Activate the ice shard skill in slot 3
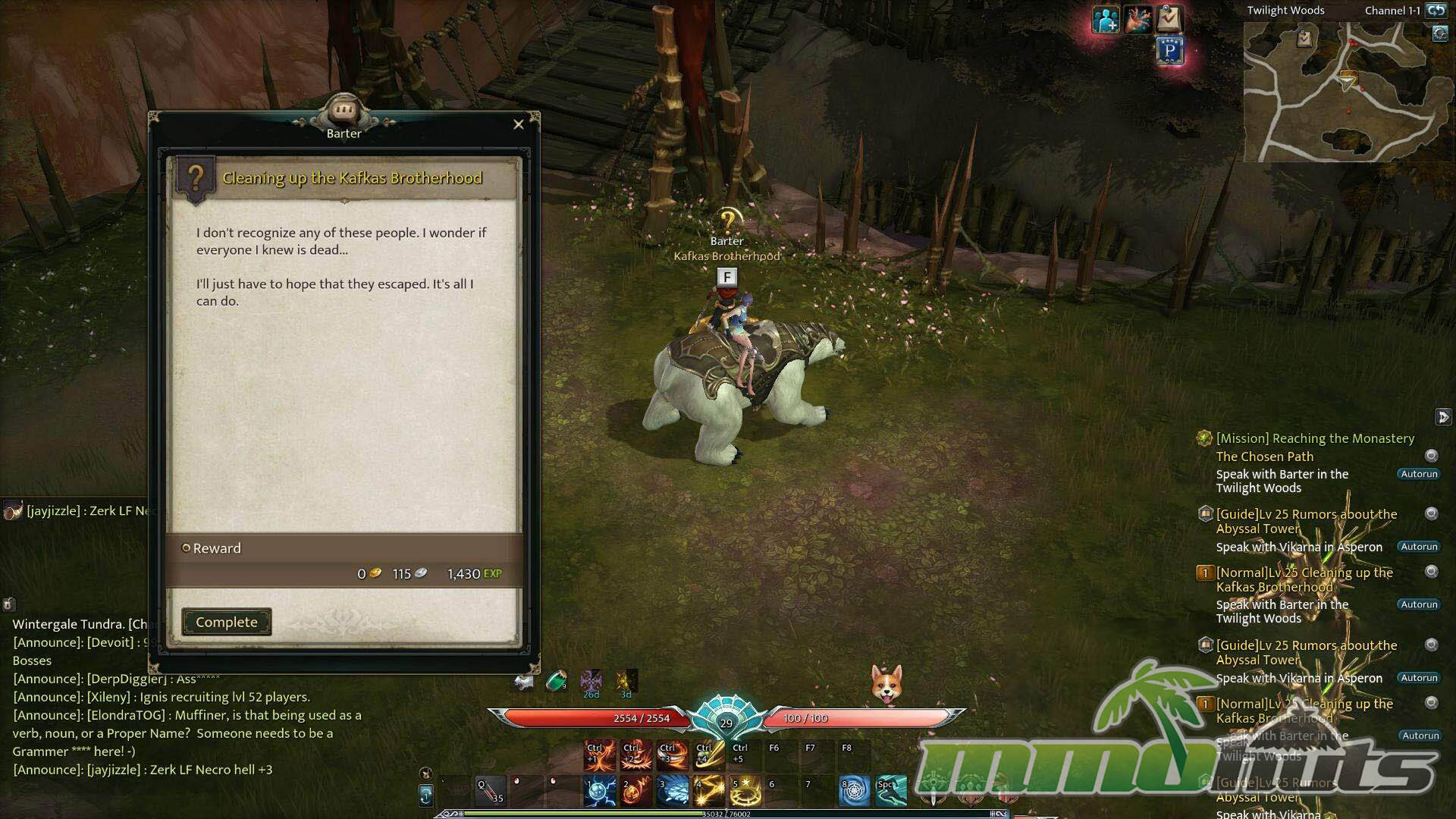The image size is (1456, 819). tap(672, 791)
